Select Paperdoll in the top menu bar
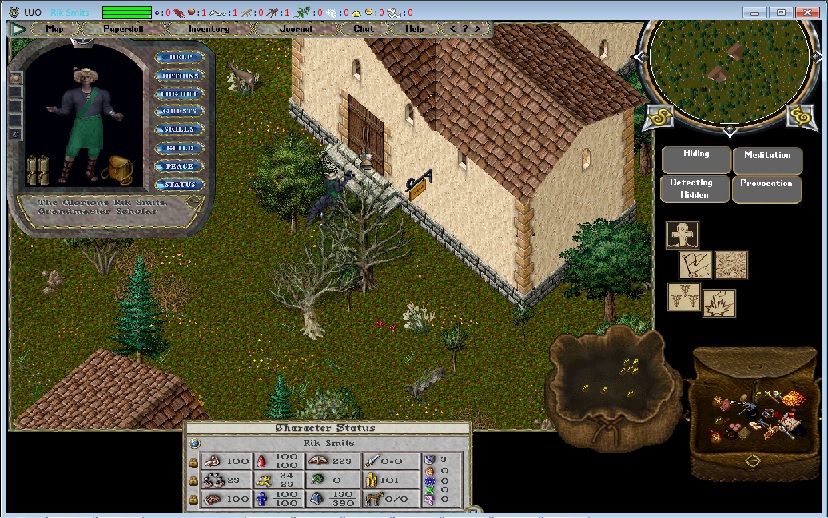Viewport: 828px width, 518px height. [x=123, y=29]
